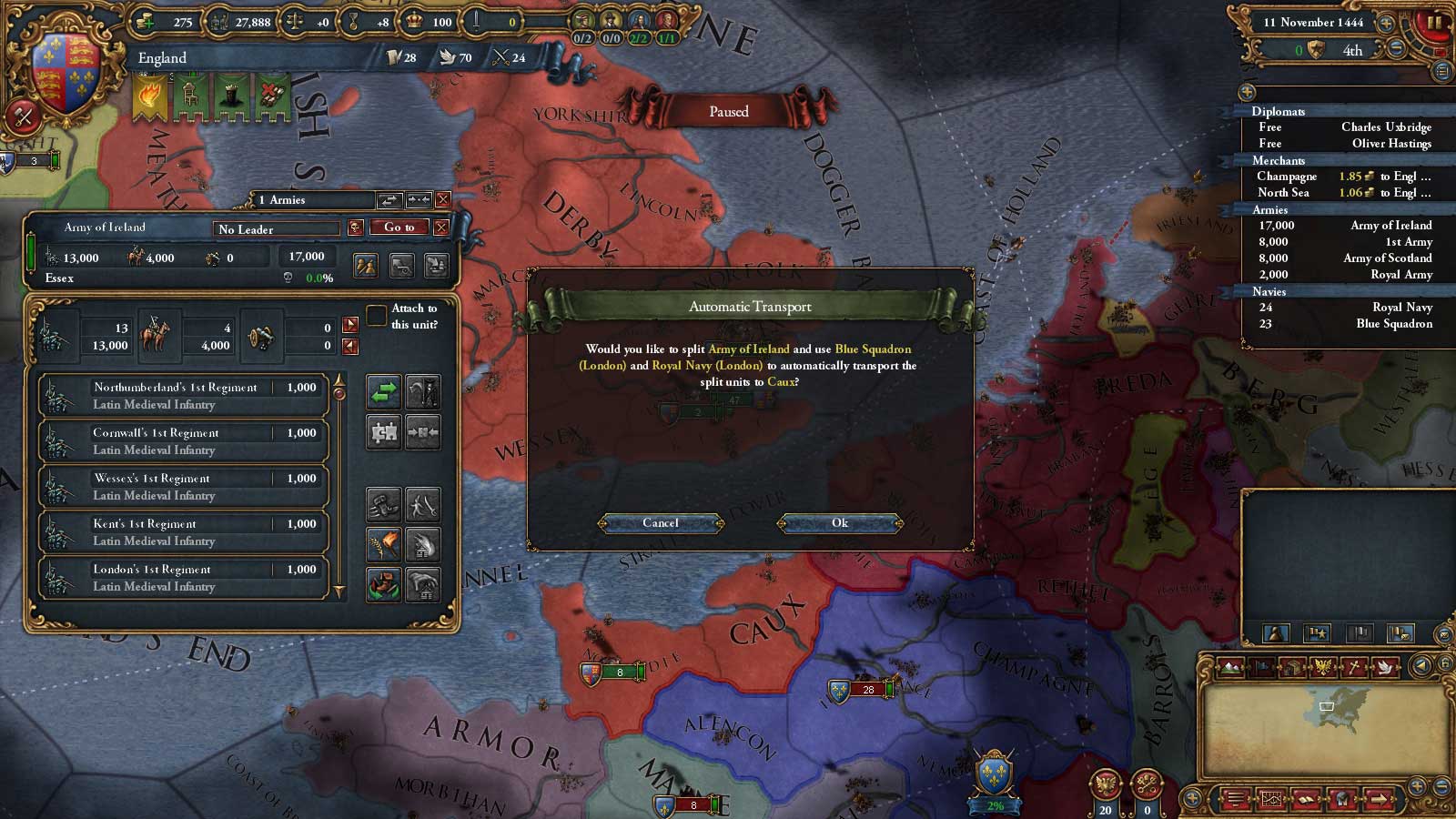Close the Army of Ireland panel

(441, 227)
